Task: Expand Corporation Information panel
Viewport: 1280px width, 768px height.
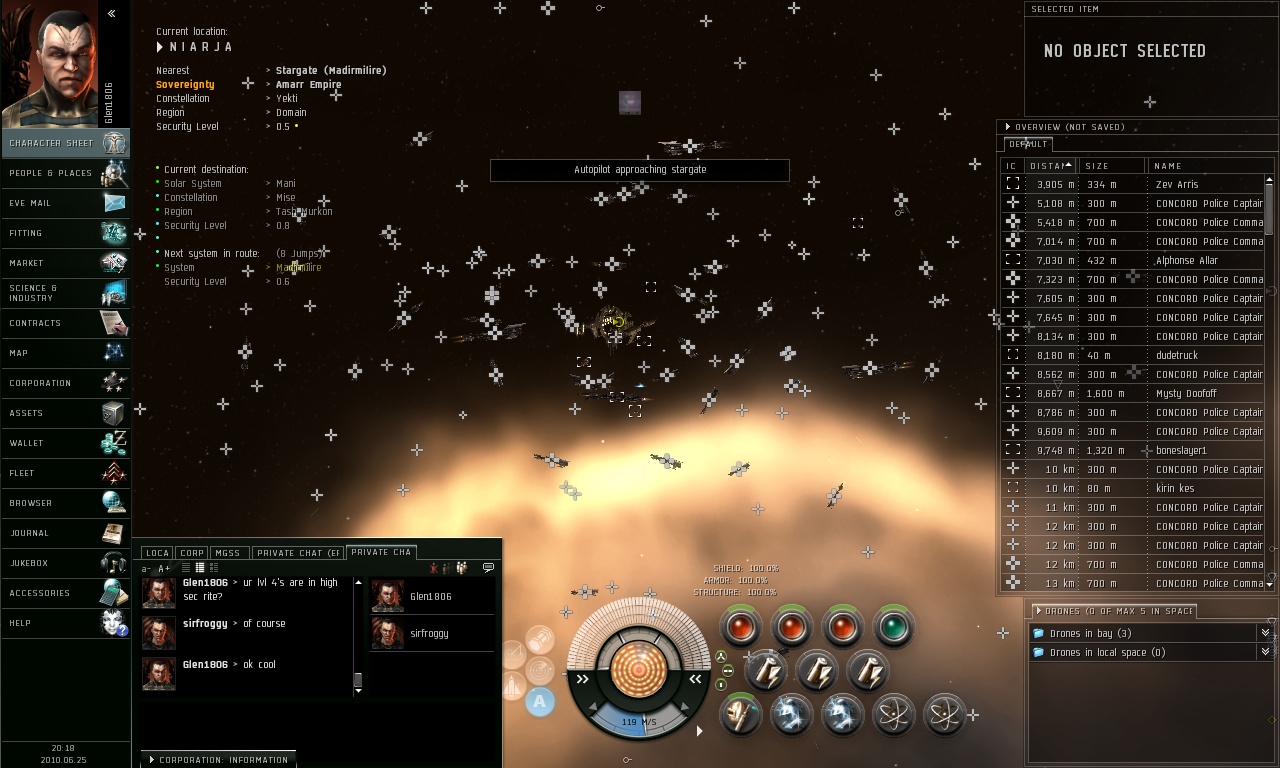Action: 218,760
